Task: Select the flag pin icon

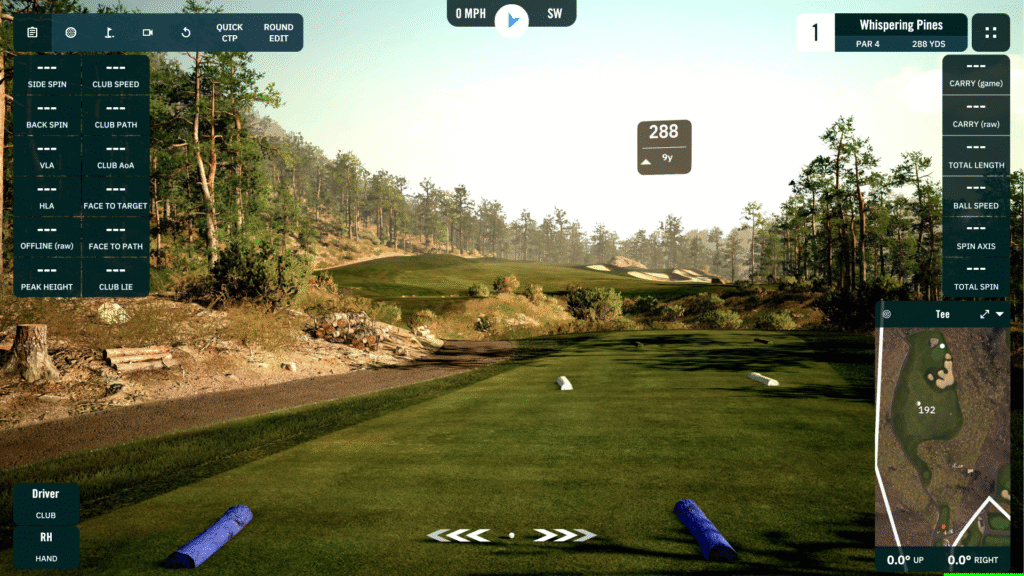Action: tap(109, 32)
